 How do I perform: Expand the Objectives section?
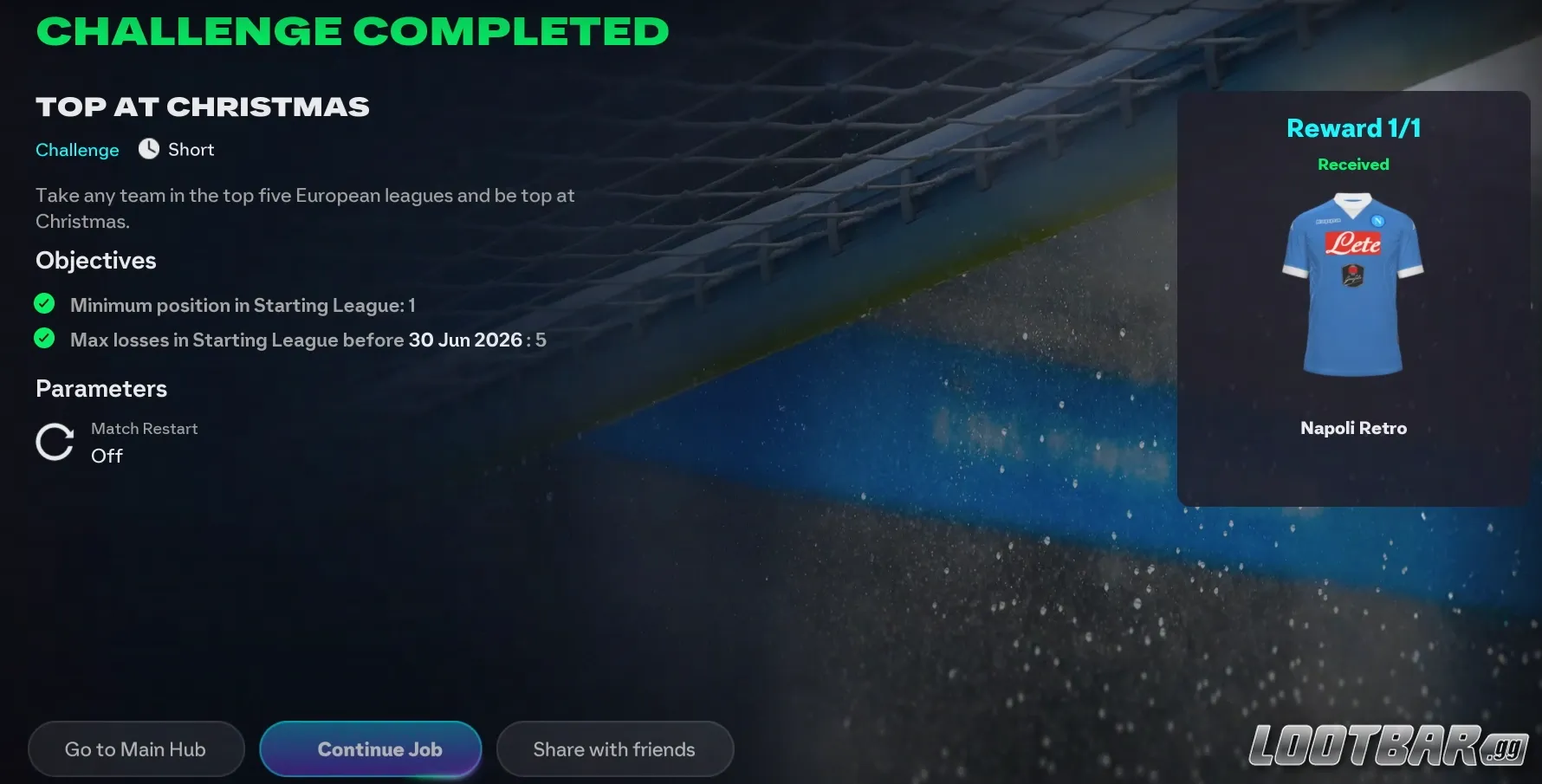95,260
